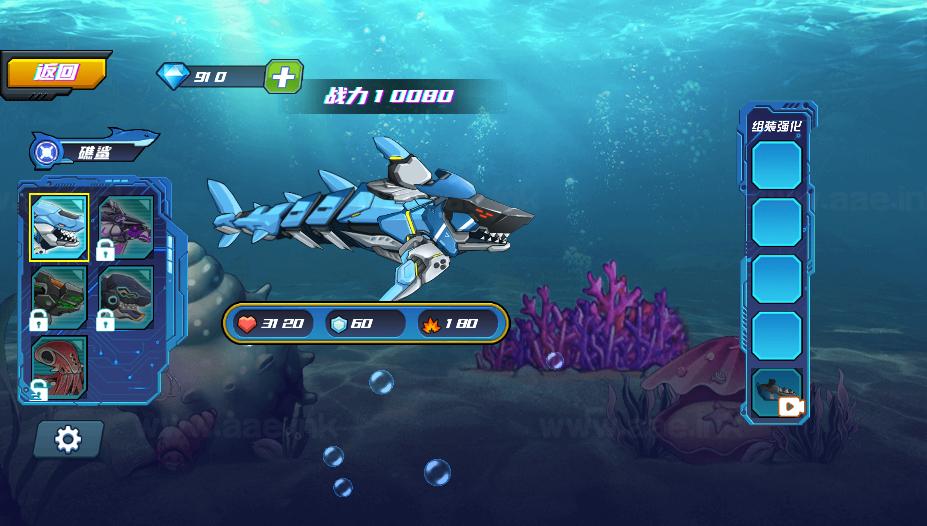Open settings with the gear button
The image size is (927, 526).
coord(68,438)
